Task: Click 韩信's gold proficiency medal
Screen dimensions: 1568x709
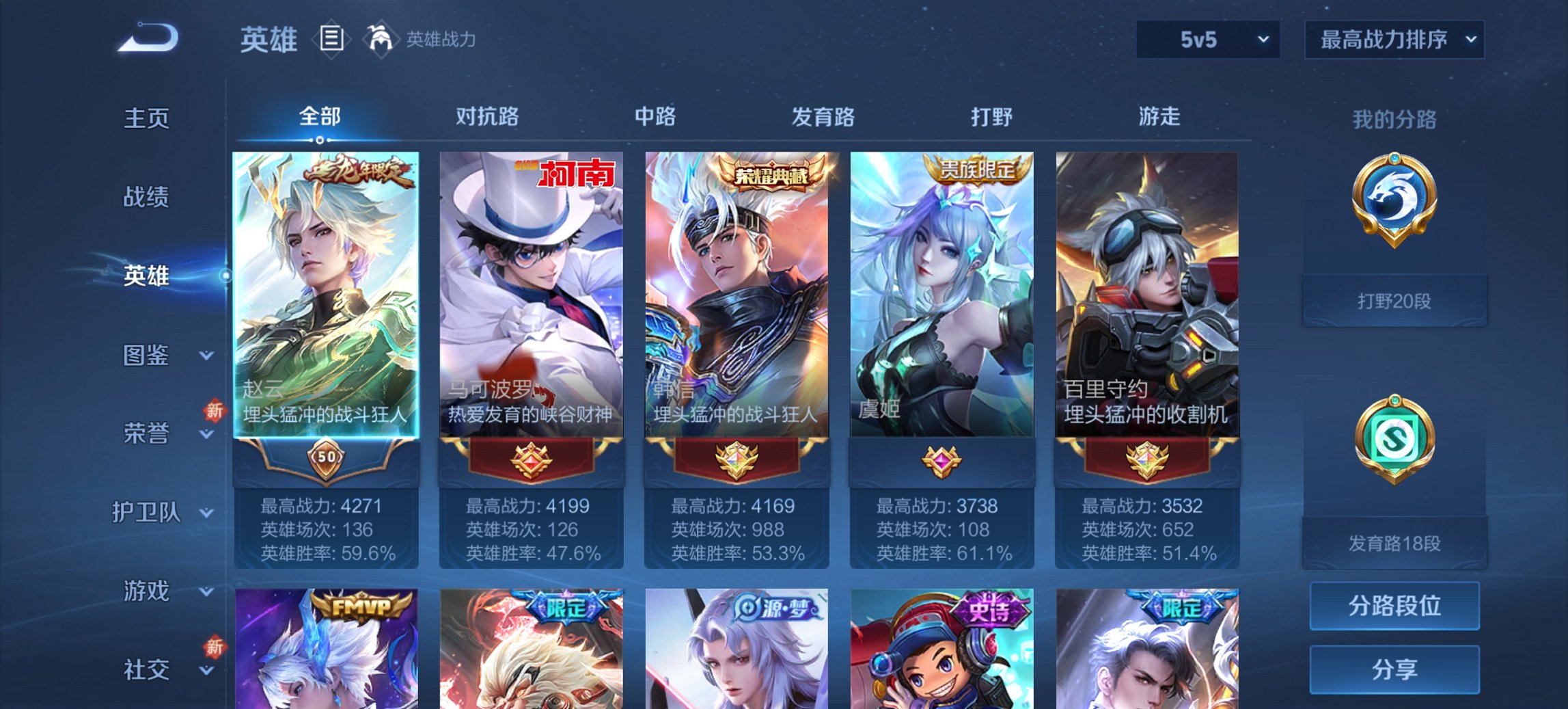Action: [x=738, y=461]
